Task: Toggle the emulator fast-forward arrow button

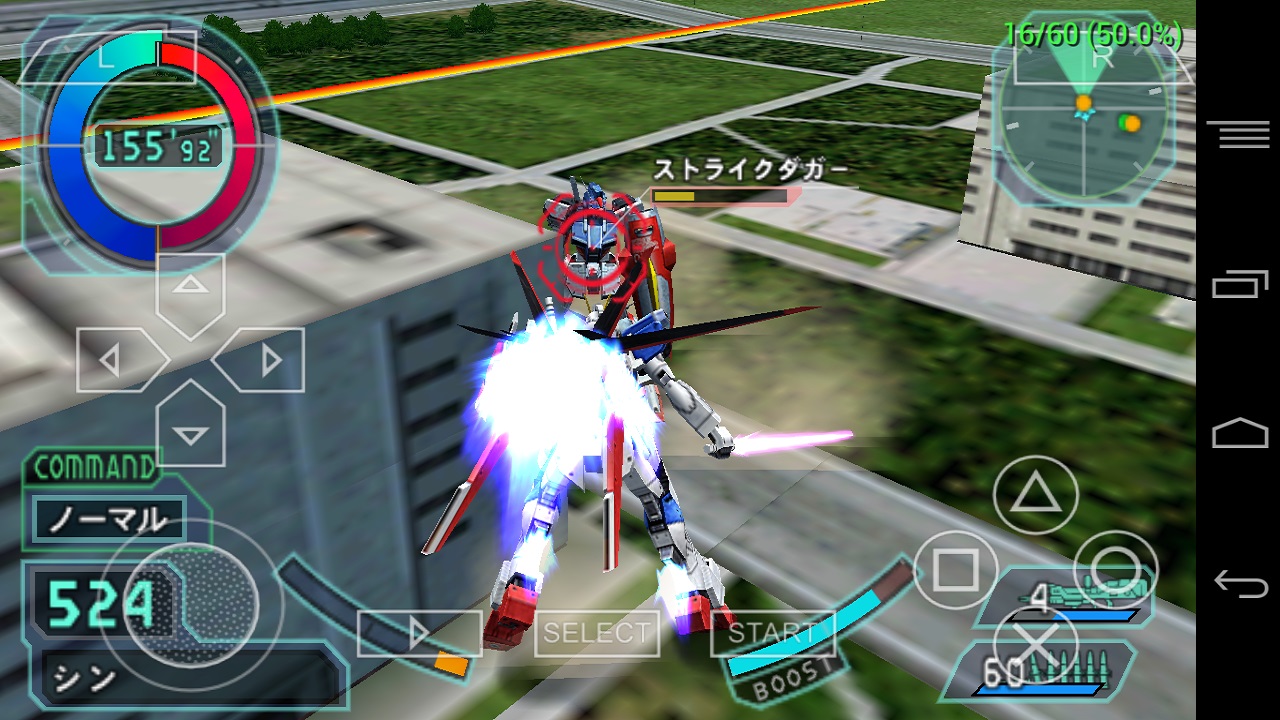Action: (419, 633)
